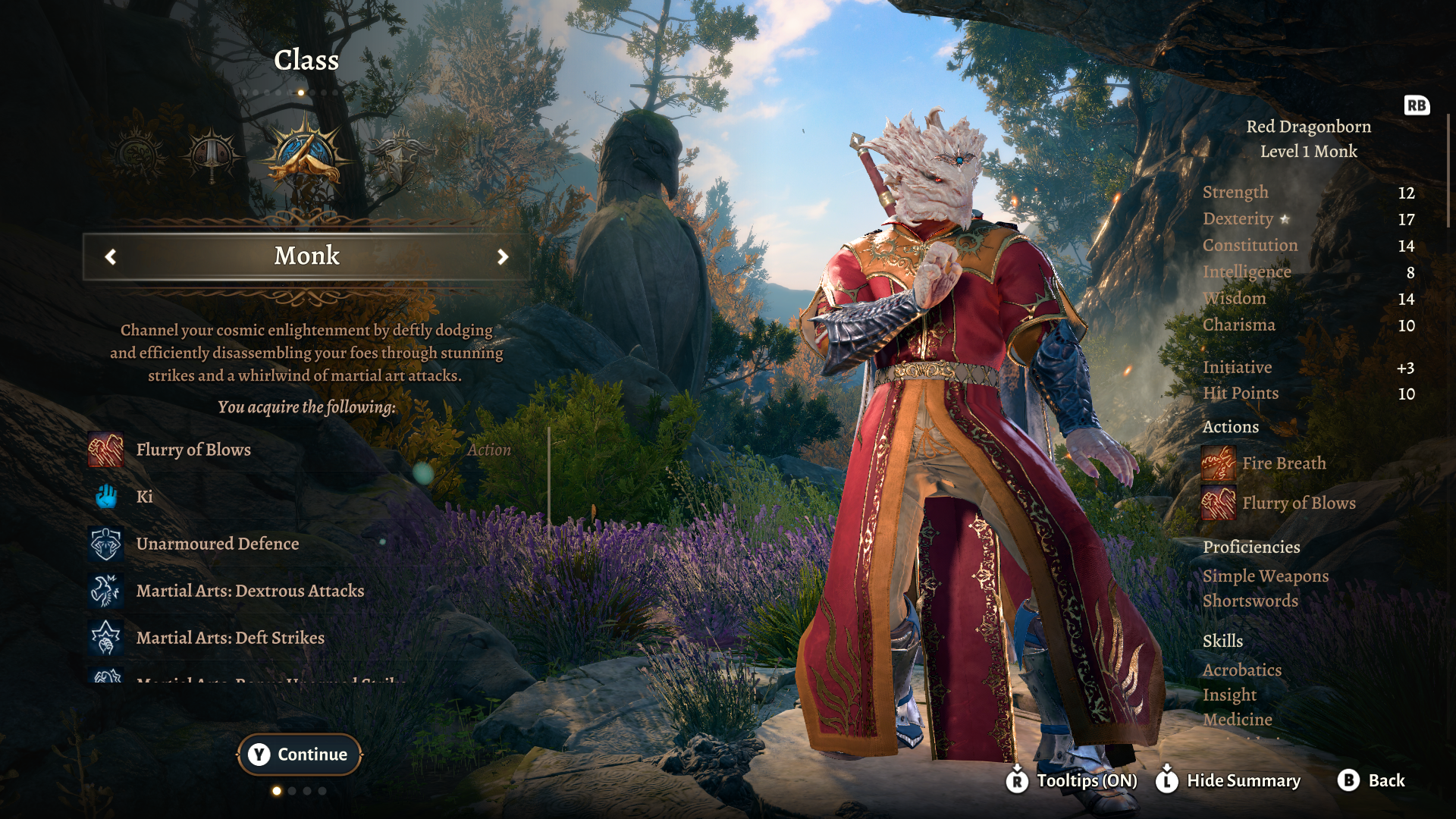The height and width of the screenshot is (819, 1456).
Task: Pick the sword class emblem left of Monk
Action: click(212, 155)
